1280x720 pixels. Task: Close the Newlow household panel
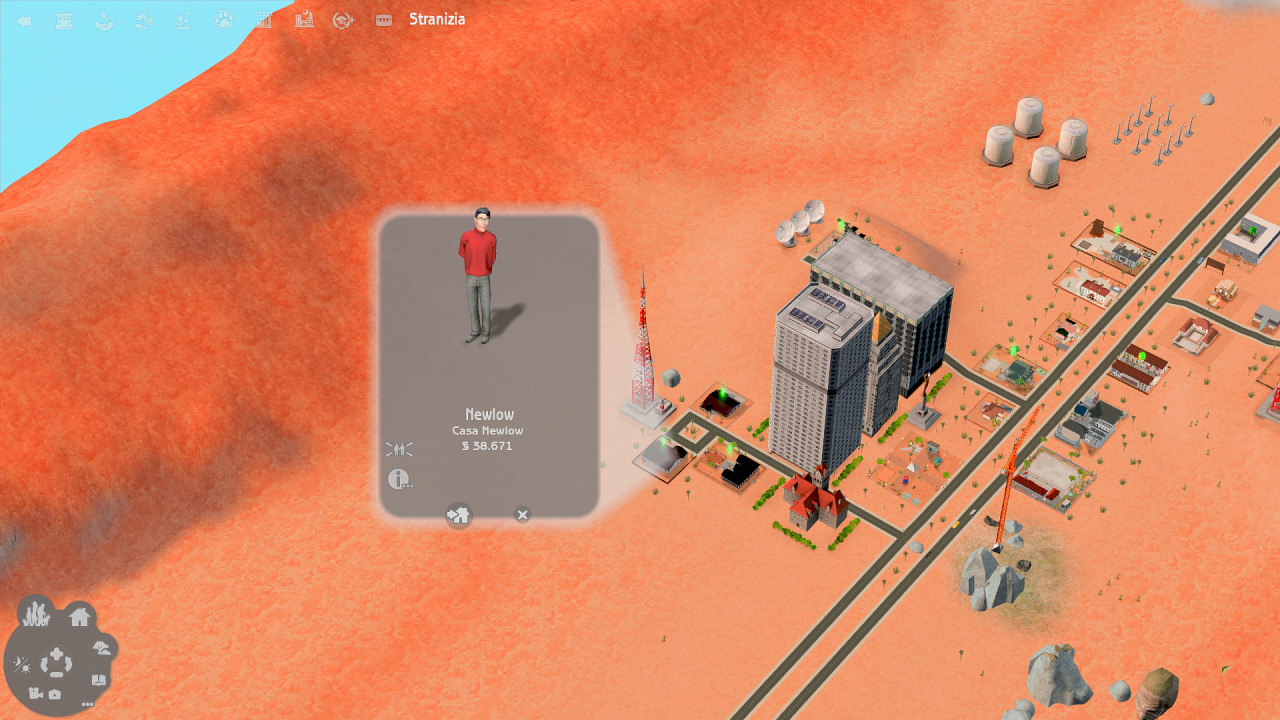tap(522, 515)
